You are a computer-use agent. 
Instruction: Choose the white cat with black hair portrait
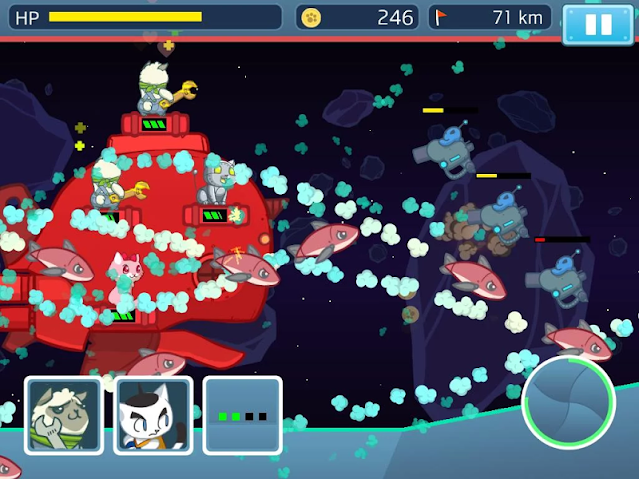[153, 415]
